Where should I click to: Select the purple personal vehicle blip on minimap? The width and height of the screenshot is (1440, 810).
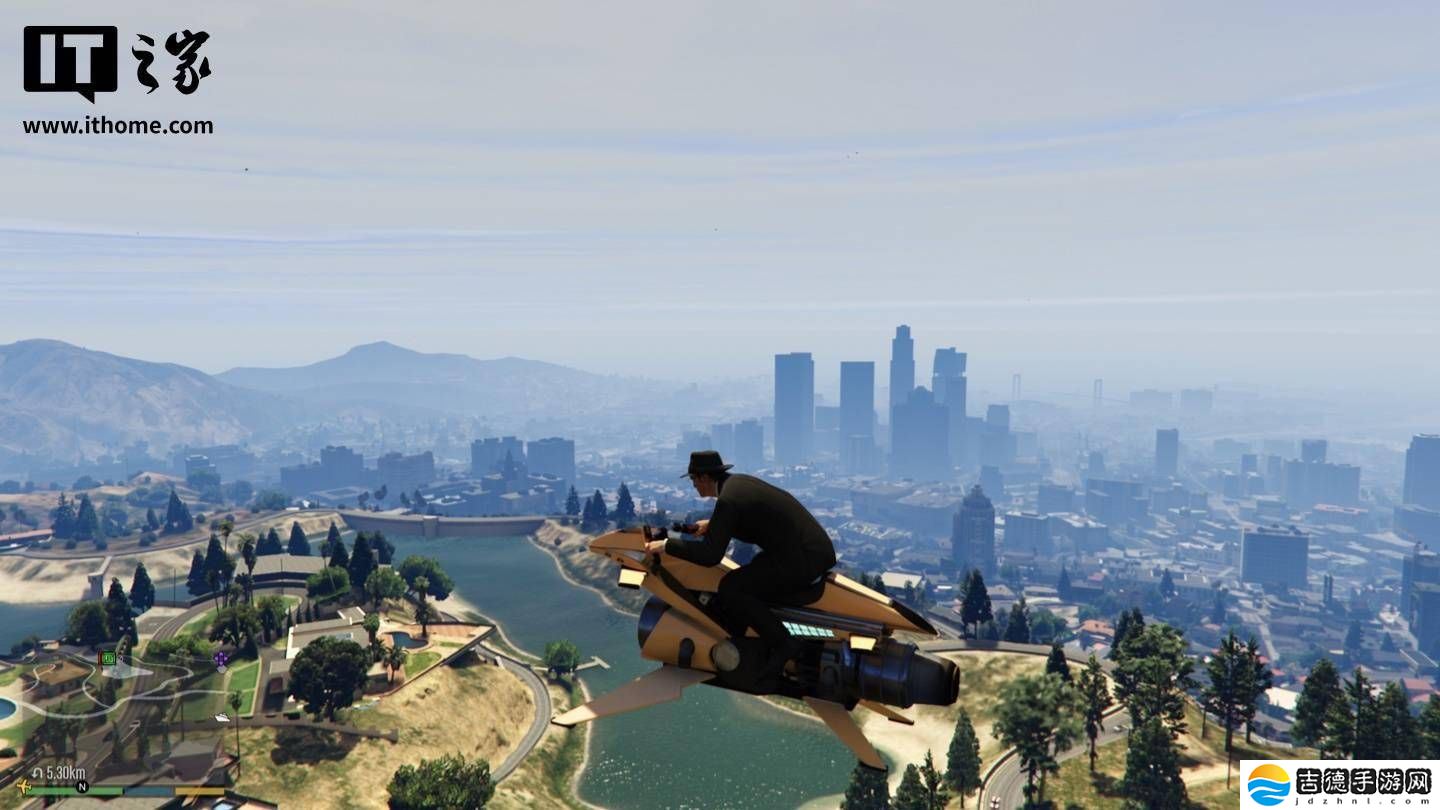click(220, 660)
